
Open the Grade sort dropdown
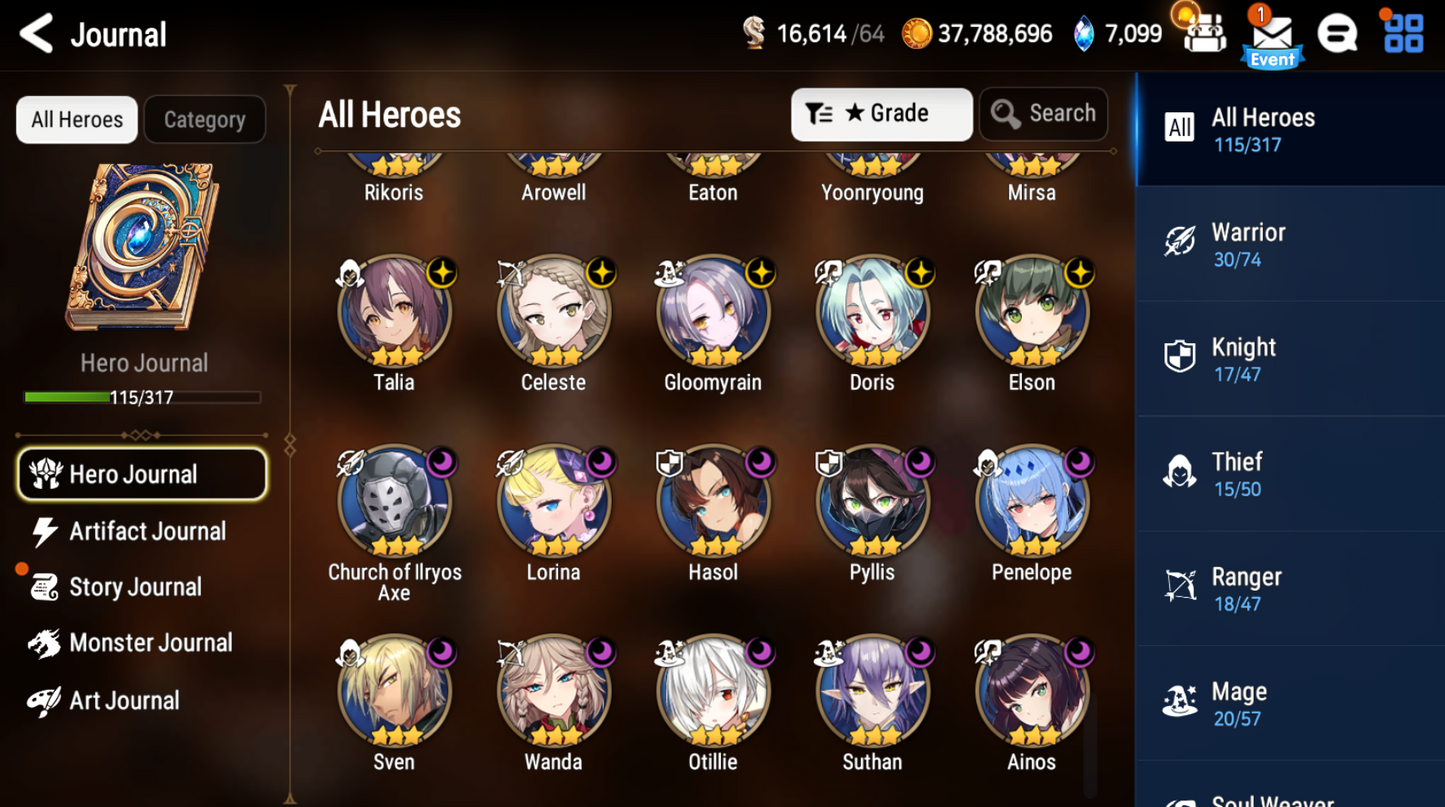[881, 114]
